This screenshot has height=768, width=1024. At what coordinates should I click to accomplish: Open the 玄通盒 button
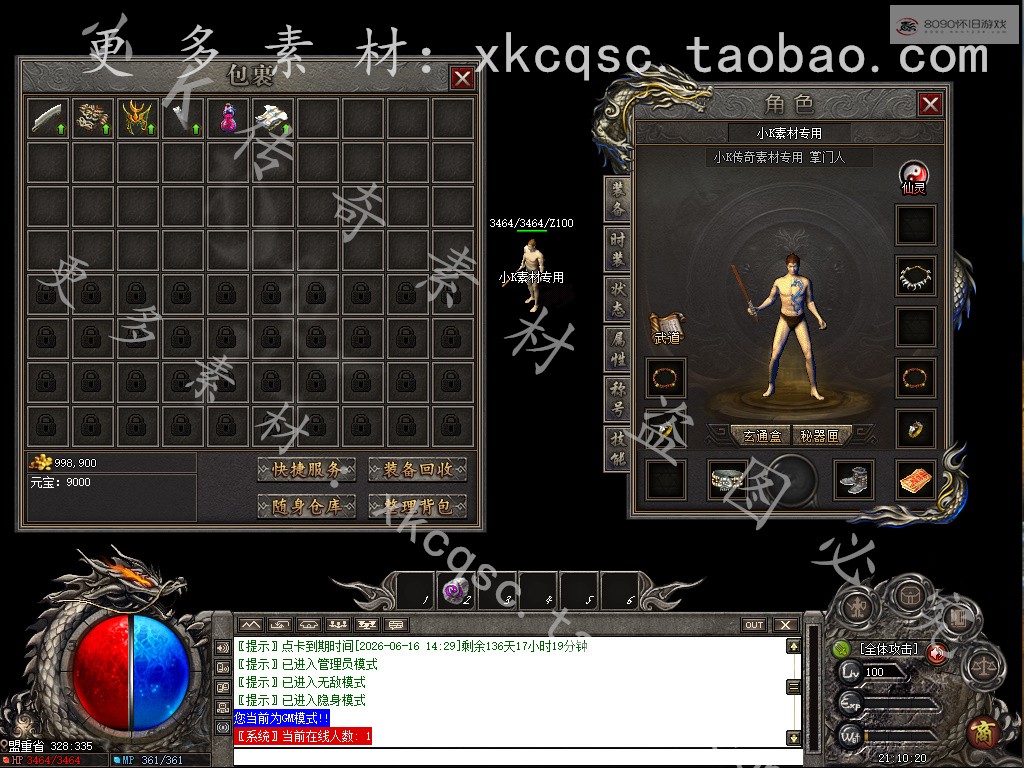tap(762, 436)
